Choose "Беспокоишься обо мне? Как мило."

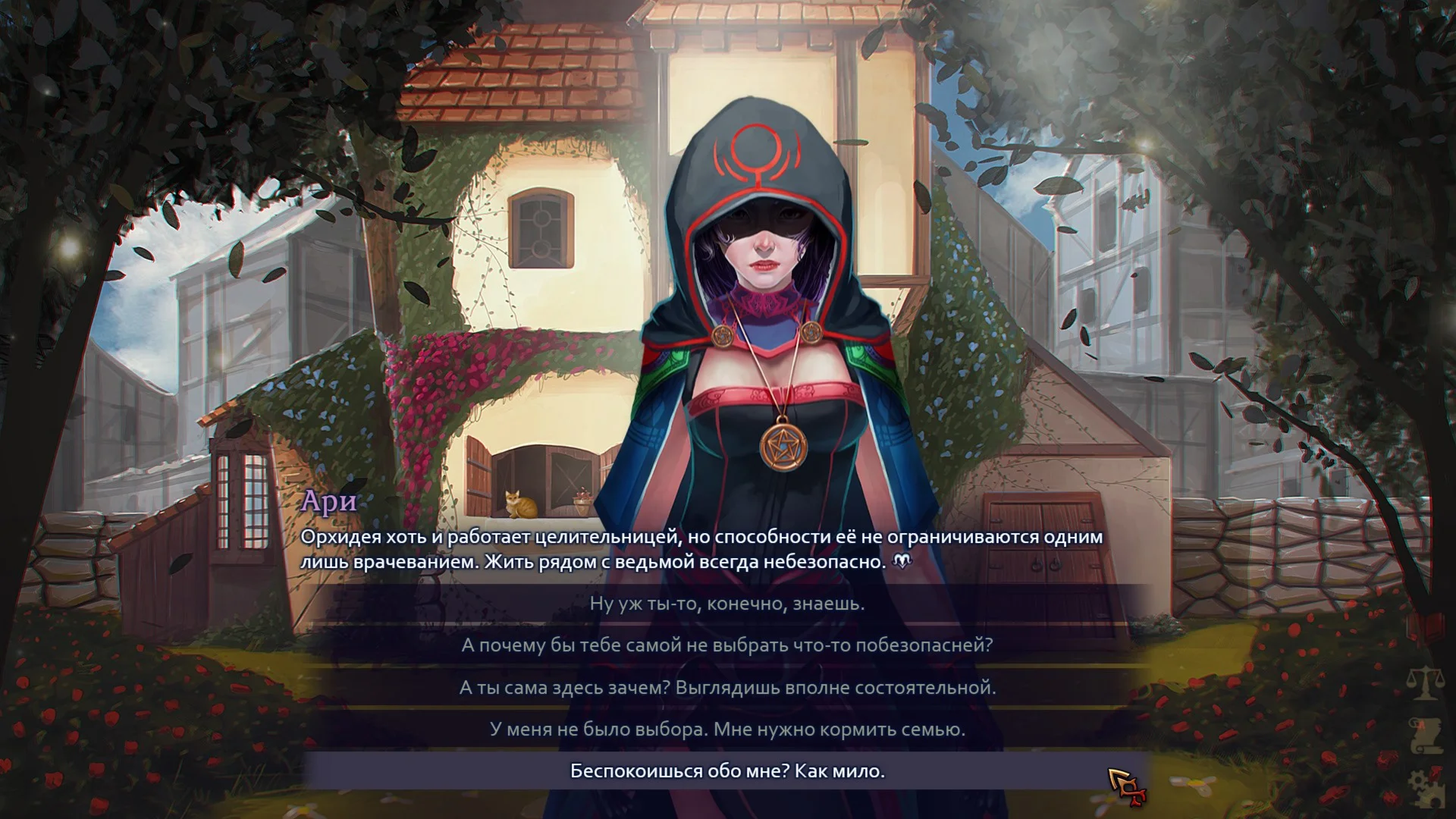pos(726,771)
